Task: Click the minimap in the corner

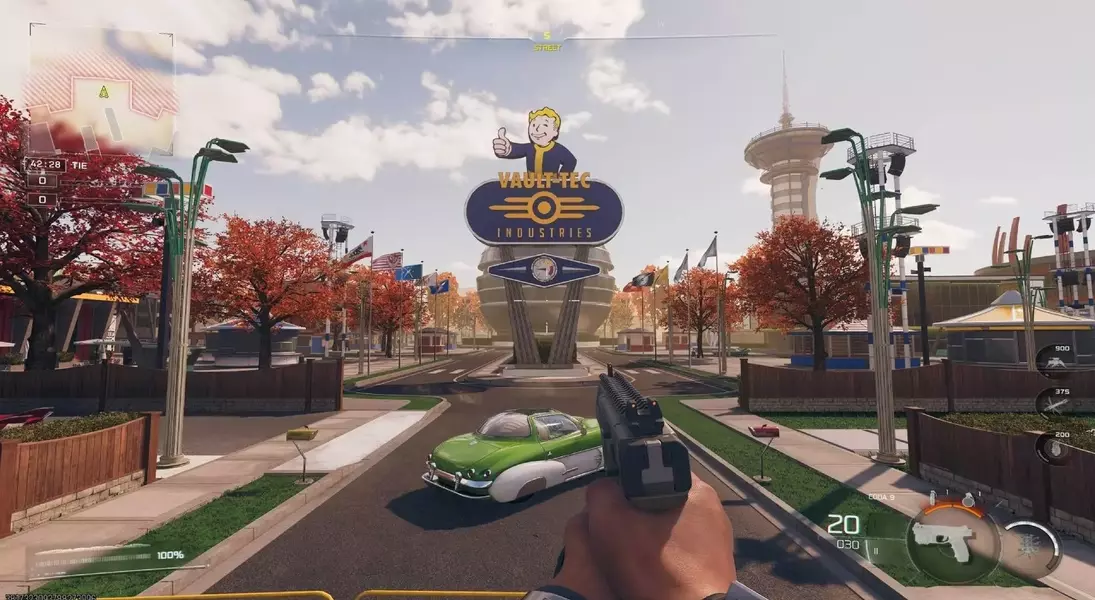Action: click(101, 91)
